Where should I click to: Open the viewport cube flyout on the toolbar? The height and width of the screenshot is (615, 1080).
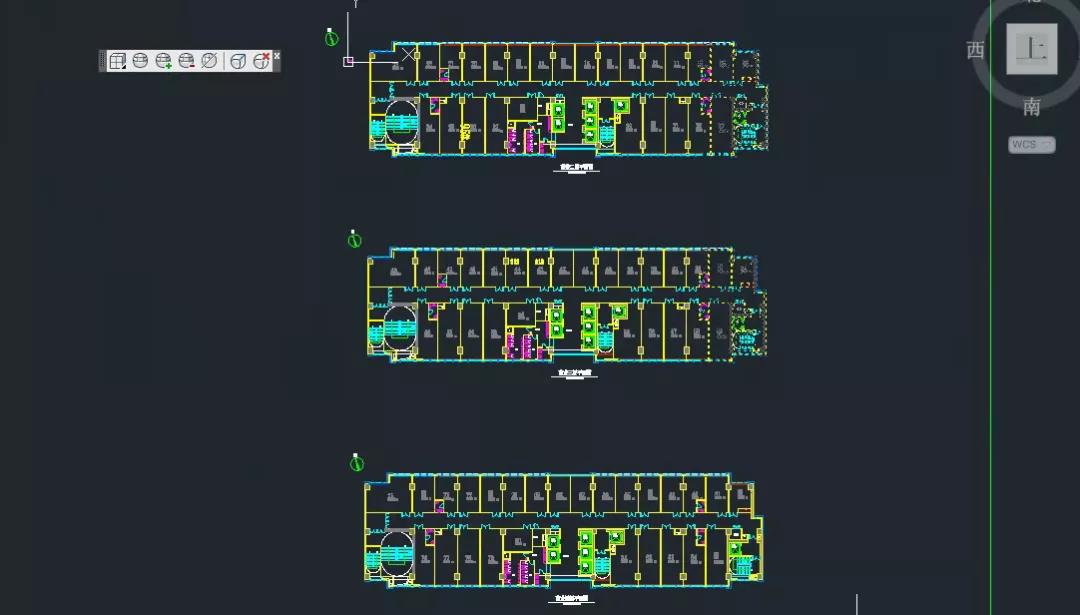tap(117, 61)
